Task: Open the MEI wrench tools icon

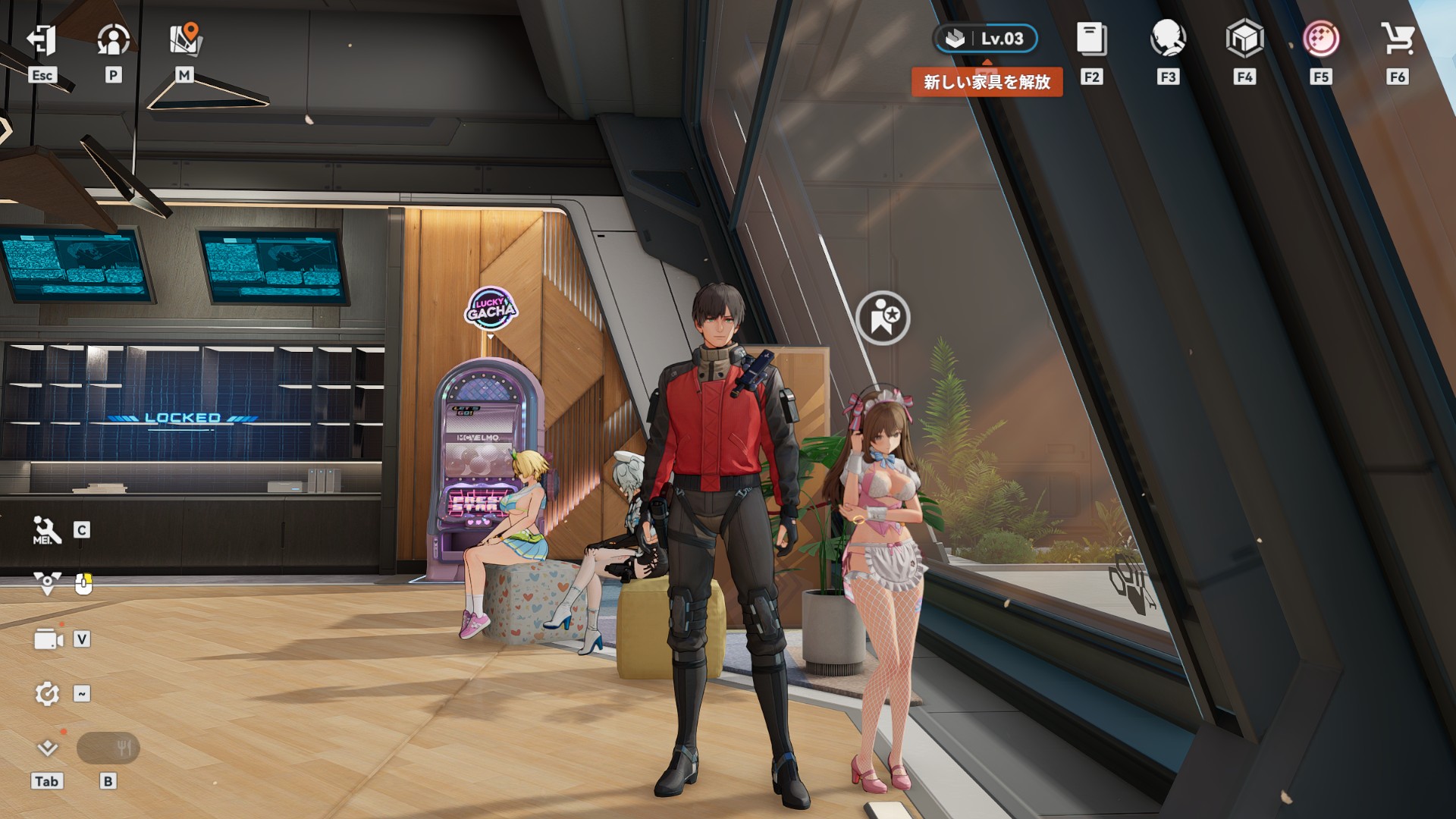Action: coord(46,530)
